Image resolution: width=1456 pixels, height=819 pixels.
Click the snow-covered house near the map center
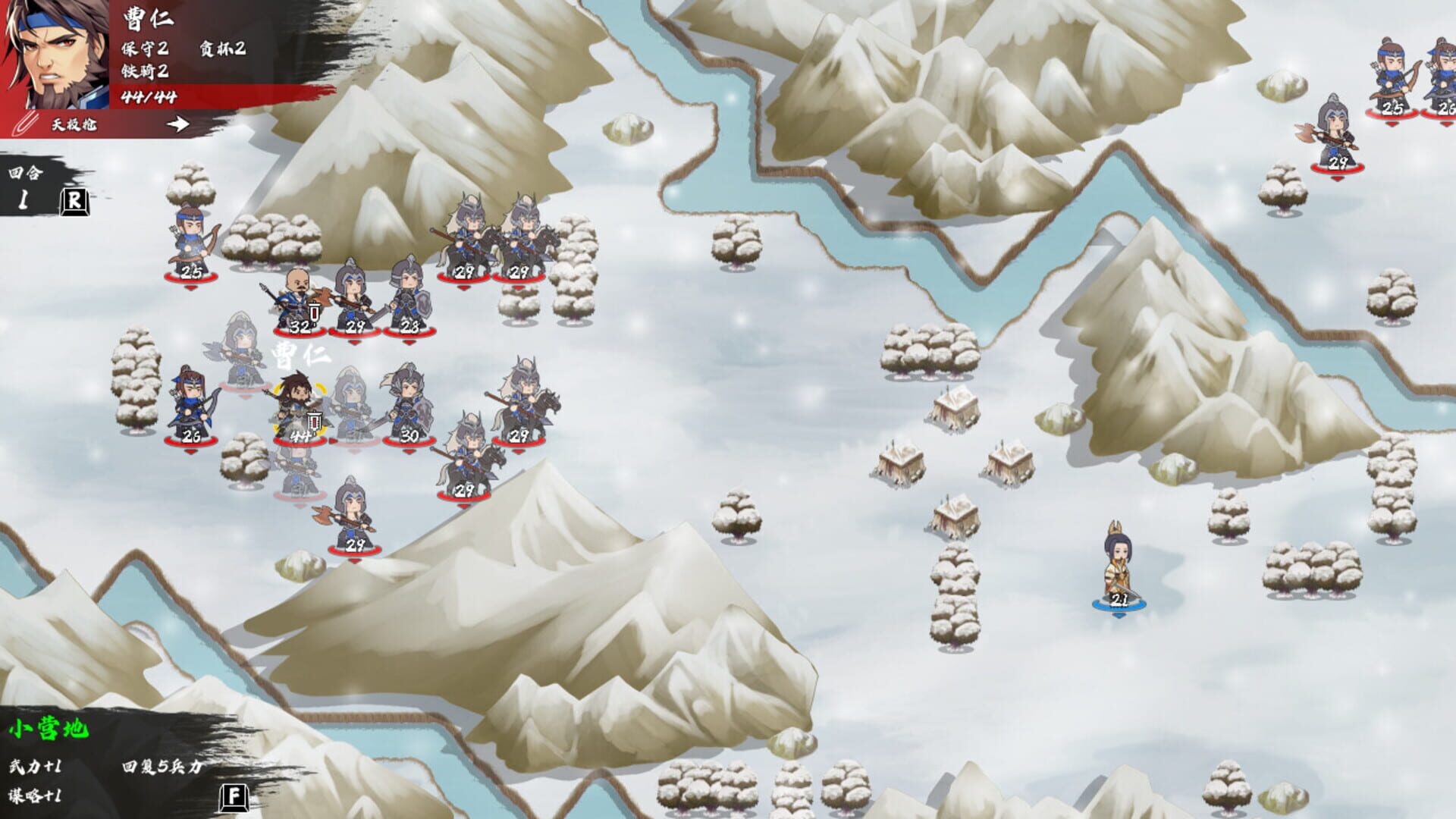point(952,409)
